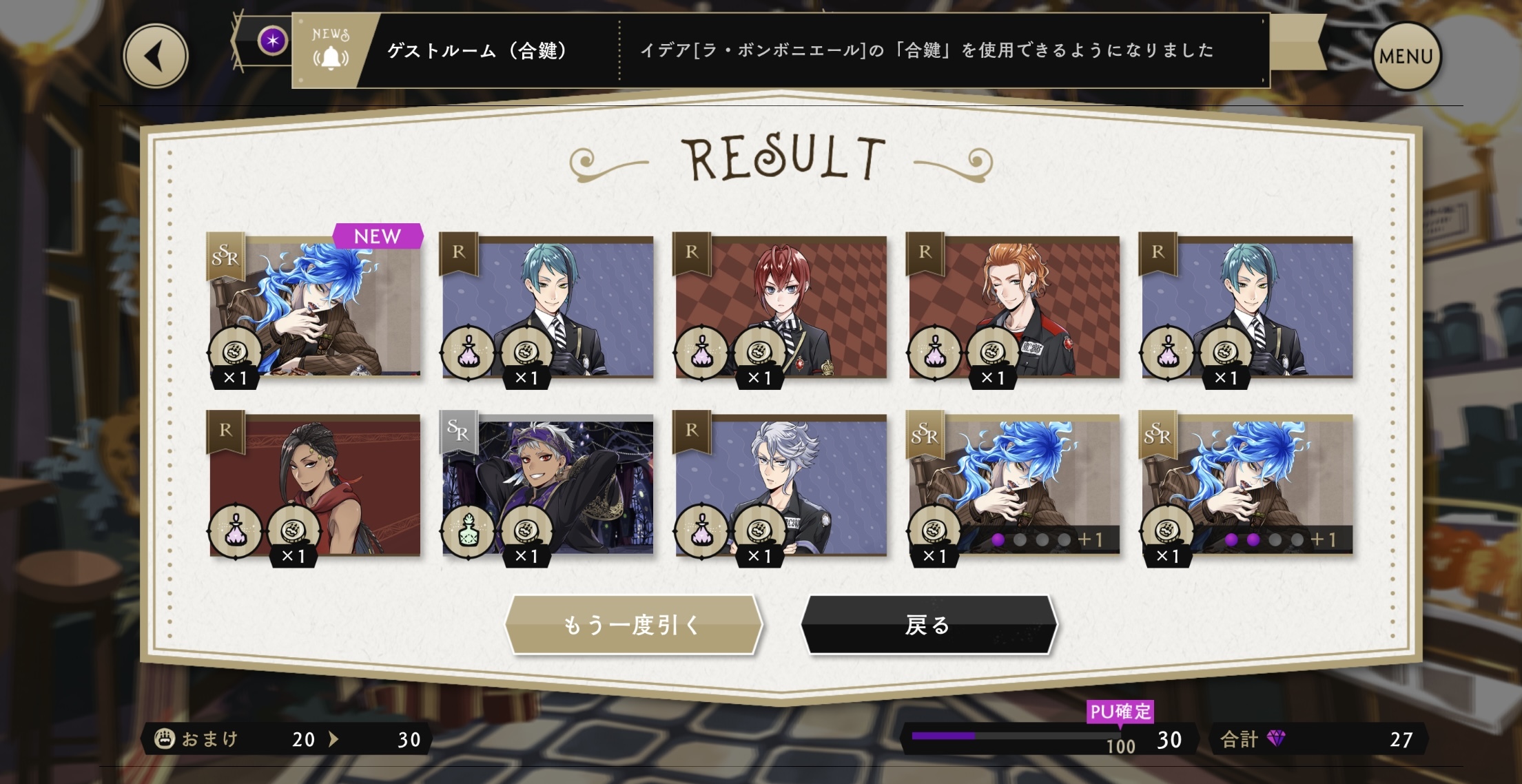Select the SSR card showing two purple dots

[x=1246, y=485]
